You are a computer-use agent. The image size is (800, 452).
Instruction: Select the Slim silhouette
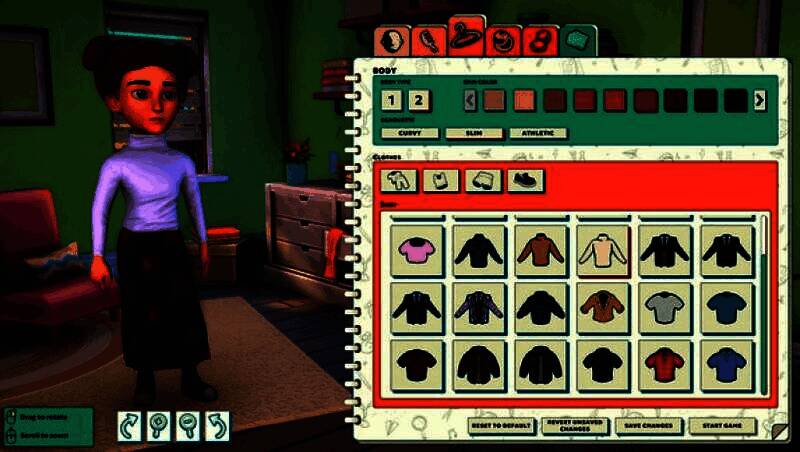coord(474,133)
